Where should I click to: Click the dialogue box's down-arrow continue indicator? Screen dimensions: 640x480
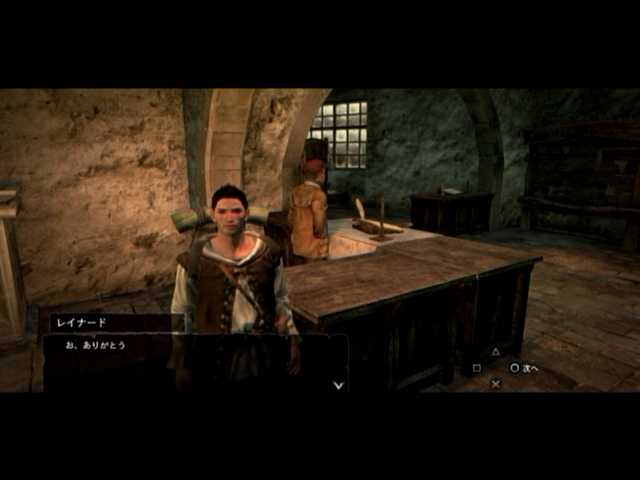tap(338, 384)
